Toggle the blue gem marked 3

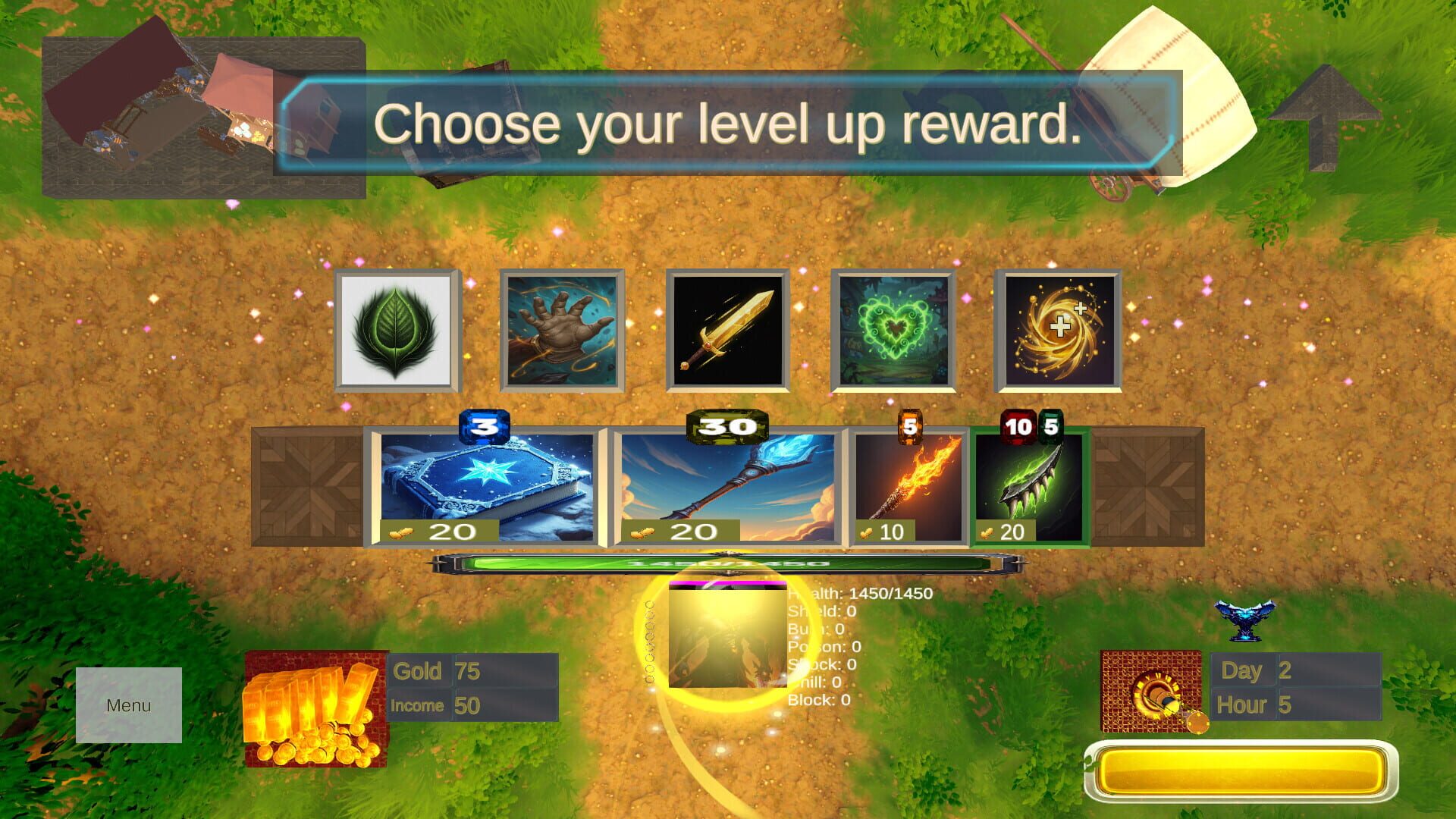pos(483,427)
